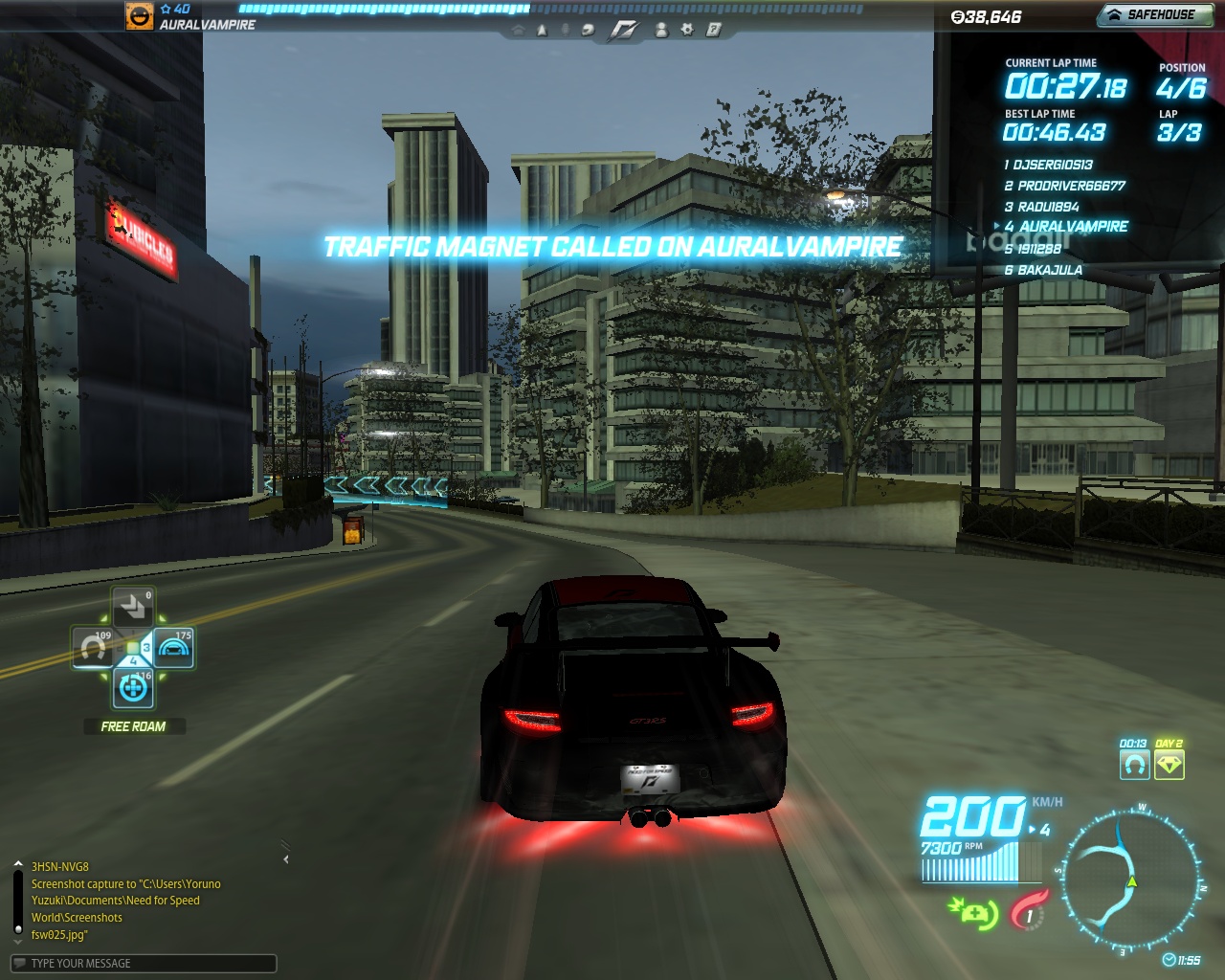The width and height of the screenshot is (1225, 980).
Task: Open the settings gear icon
Action: (x=687, y=30)
